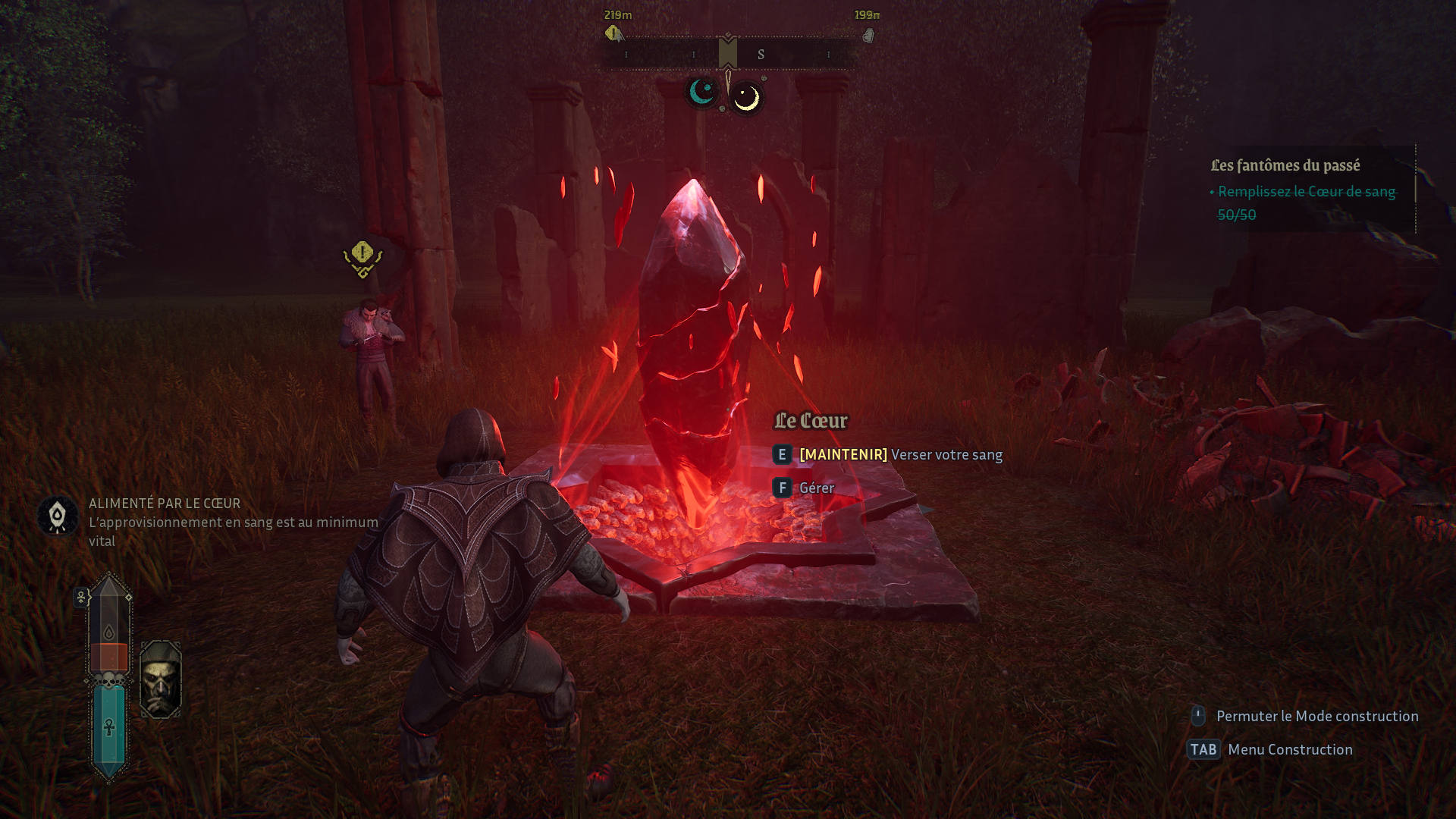
Task: Select the yellow quest marker on the compass
Action: coord(613,34)
